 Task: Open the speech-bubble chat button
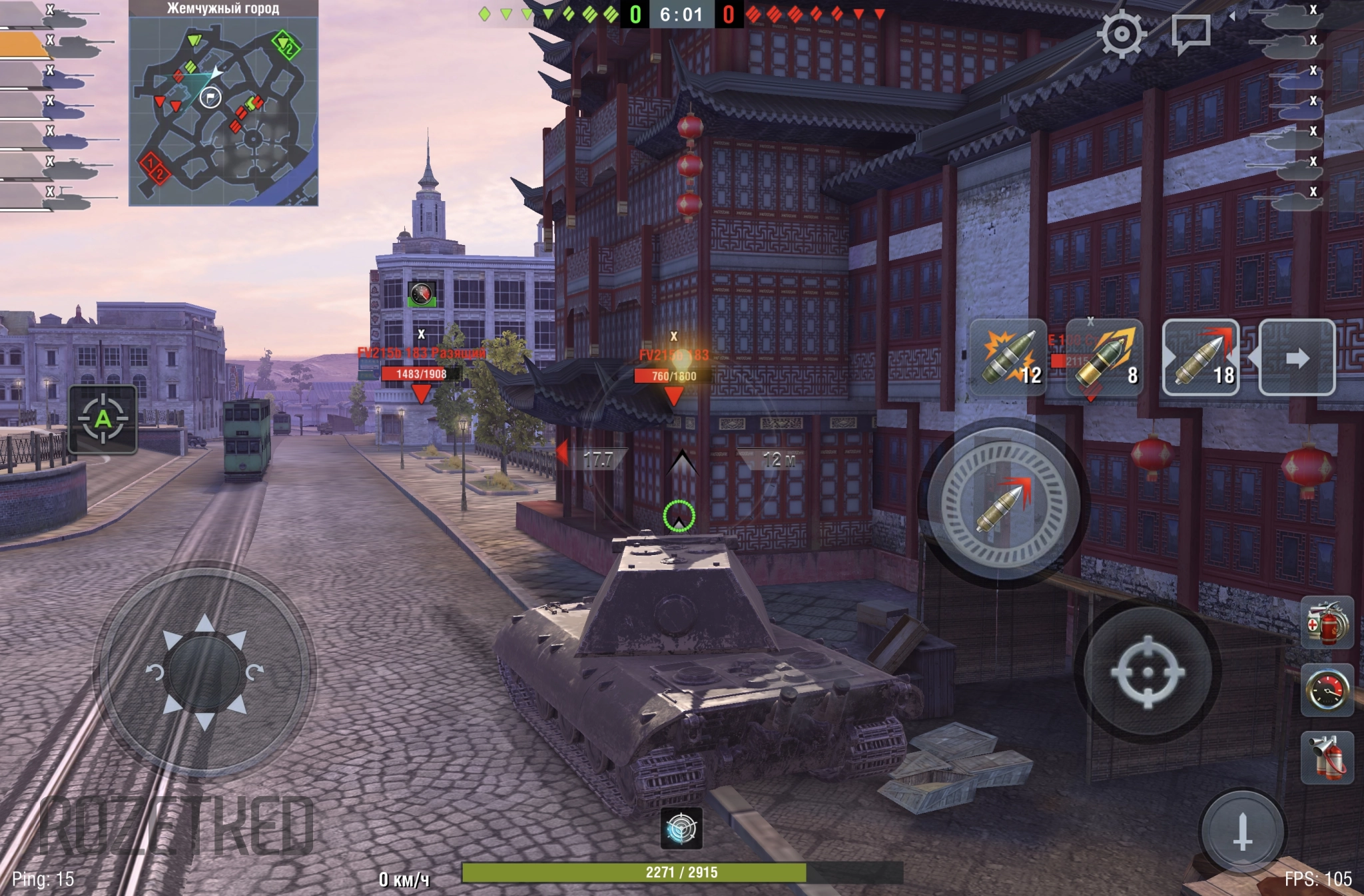1190,33
